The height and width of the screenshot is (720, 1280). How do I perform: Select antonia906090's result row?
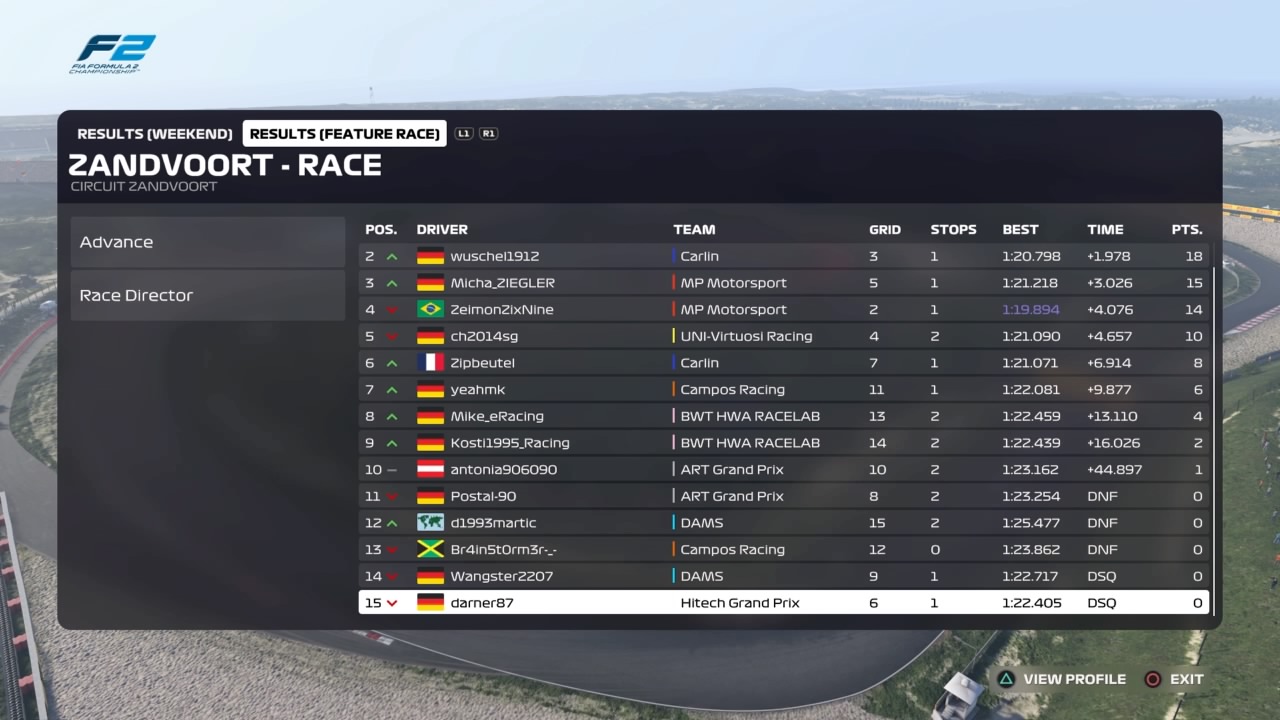783,470
